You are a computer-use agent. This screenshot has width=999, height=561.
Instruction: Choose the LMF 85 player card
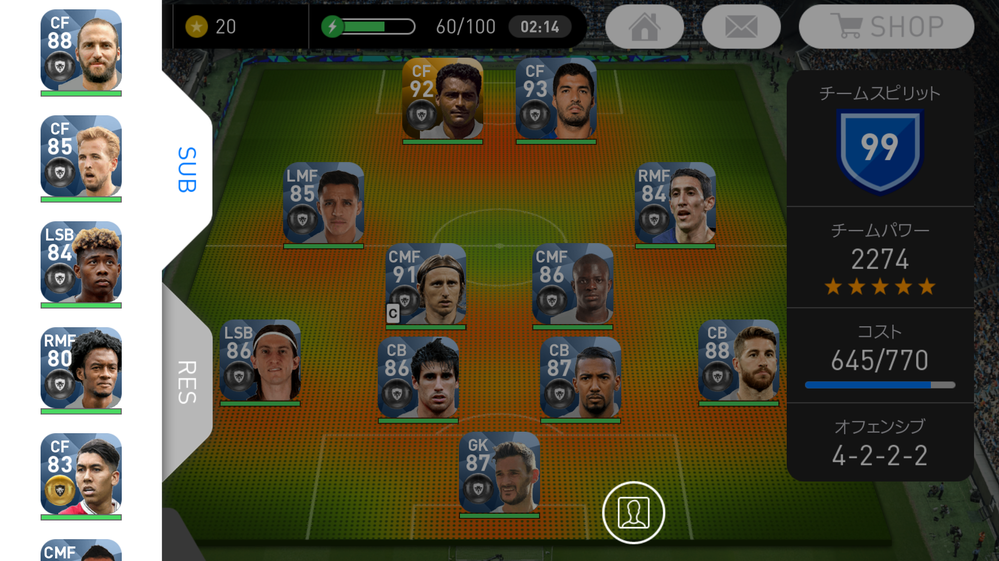point(323,203)
